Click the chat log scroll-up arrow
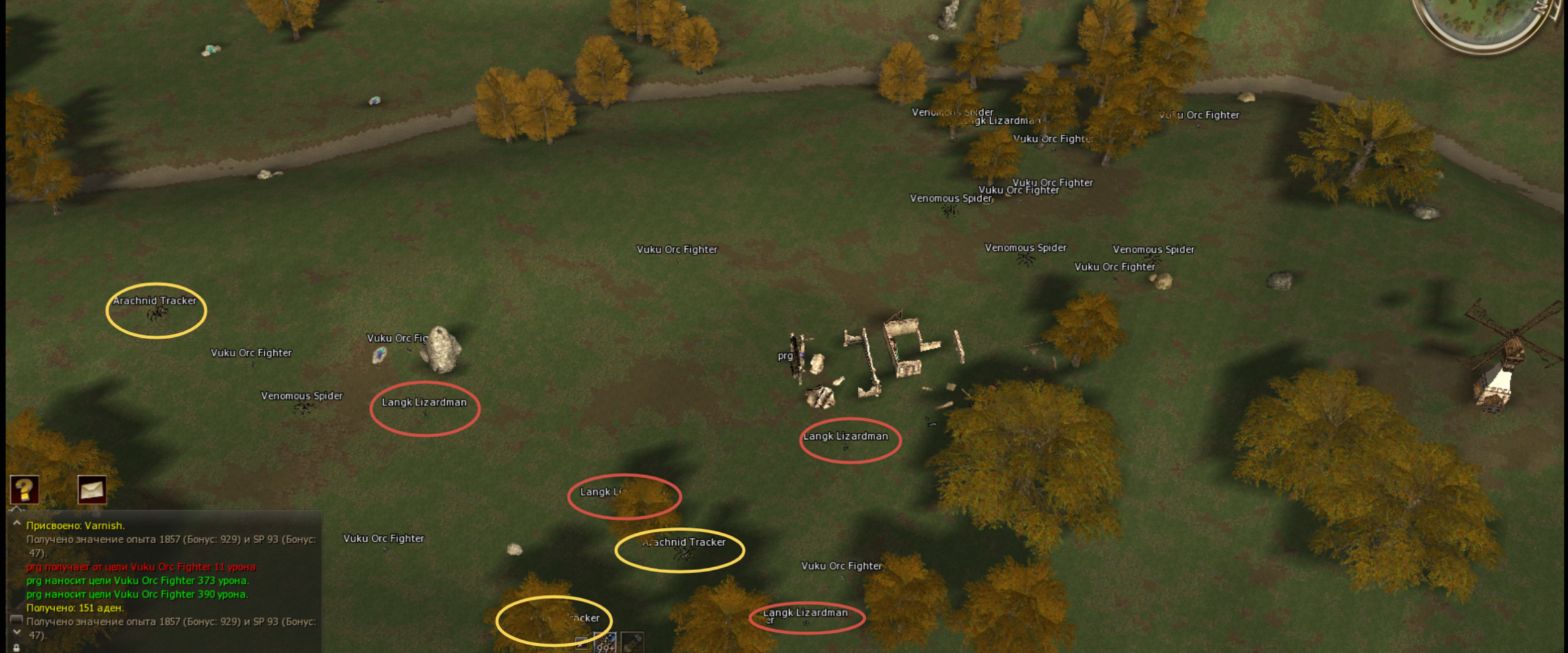The width and height of the screenshot is (1568, 653). (17, 524)
